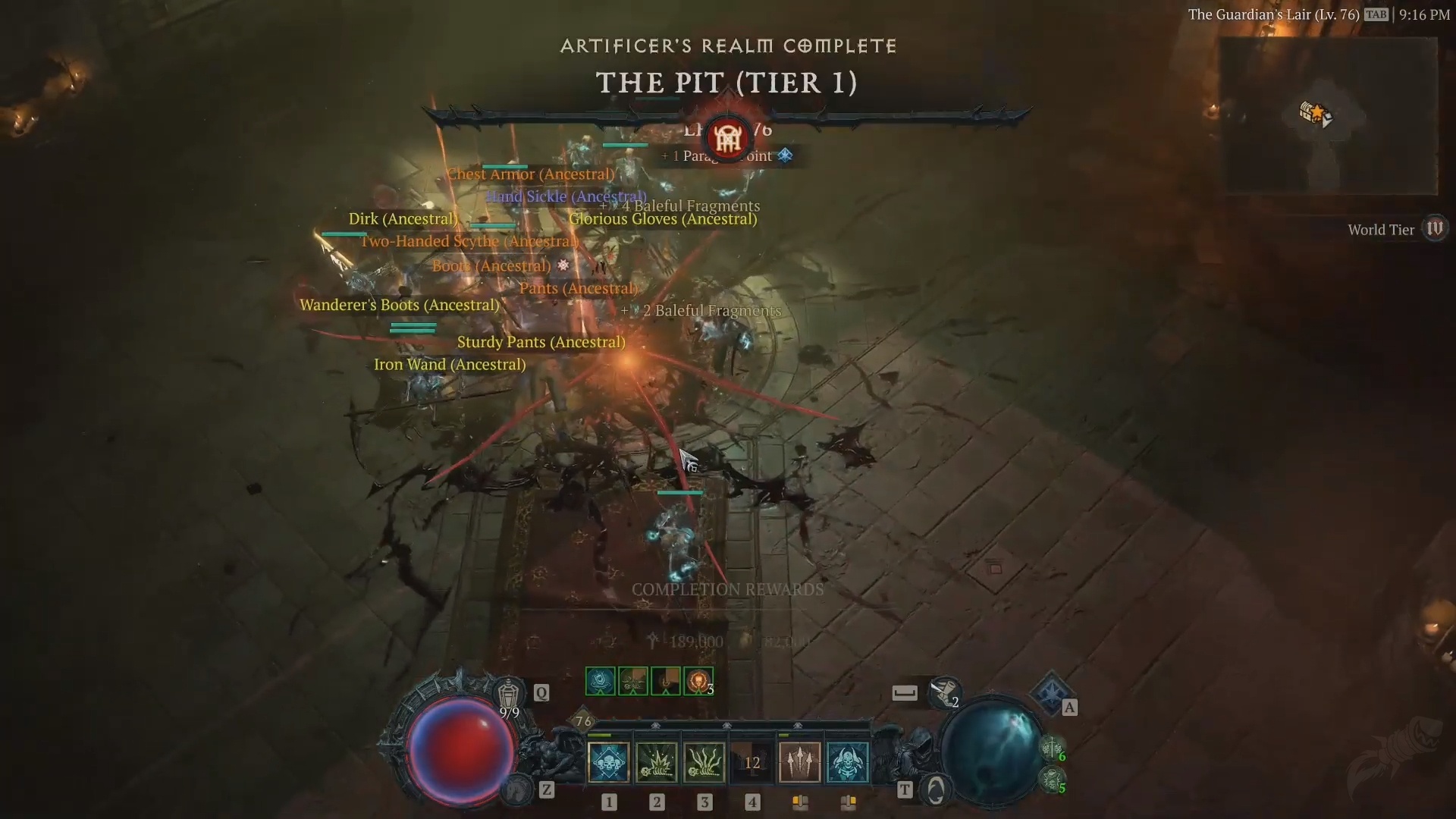1456x819 pixels.
Task: Select the skill icon in hotbar slot 1
Action: click(607, 763)
